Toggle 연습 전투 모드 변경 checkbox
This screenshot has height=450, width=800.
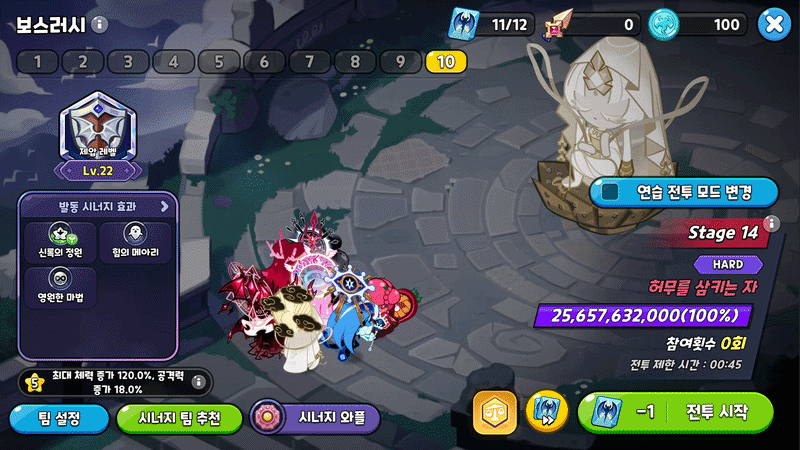pos(609,190)
